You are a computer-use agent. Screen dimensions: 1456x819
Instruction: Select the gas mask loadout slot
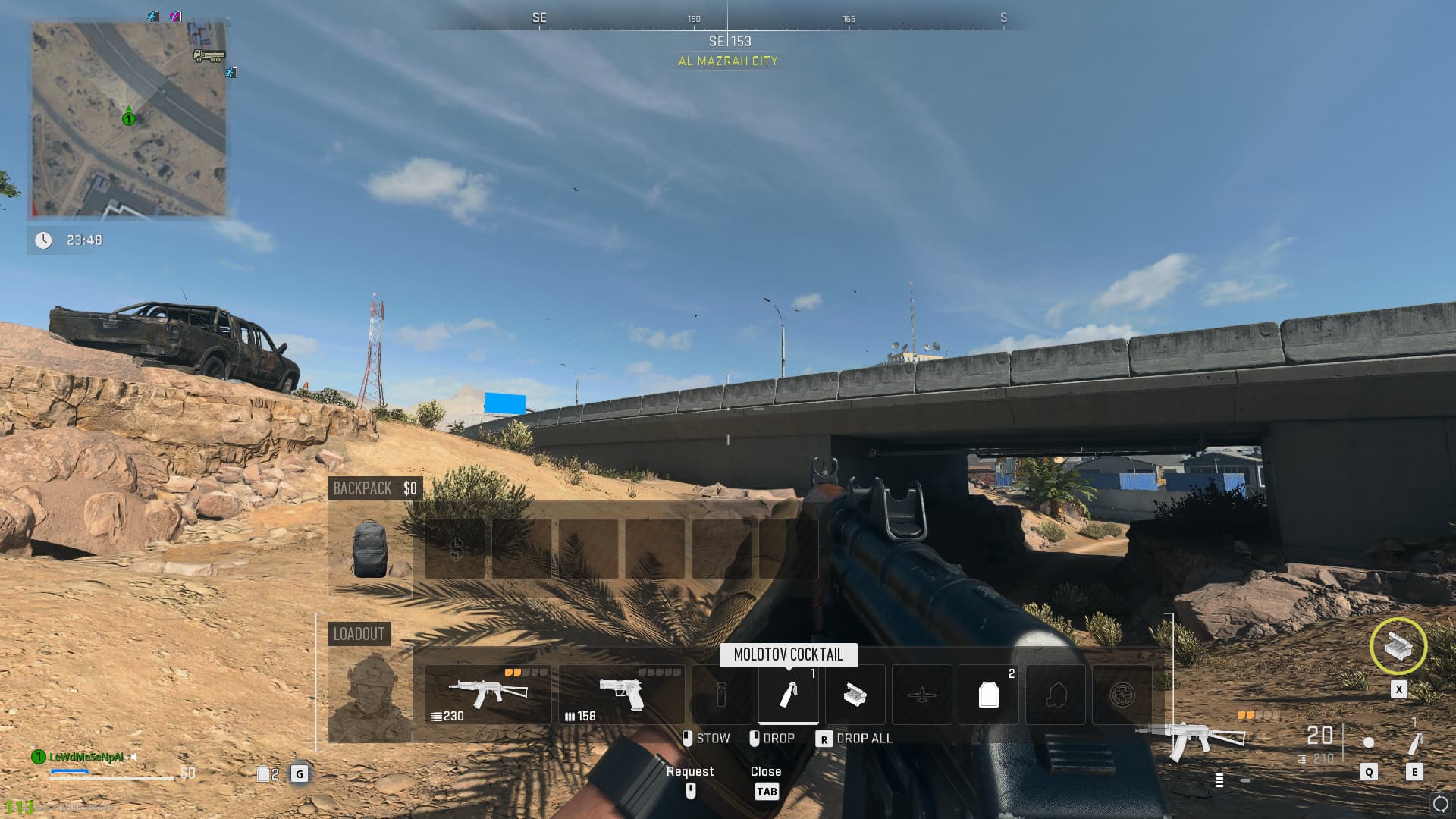tap(1055, 694)
